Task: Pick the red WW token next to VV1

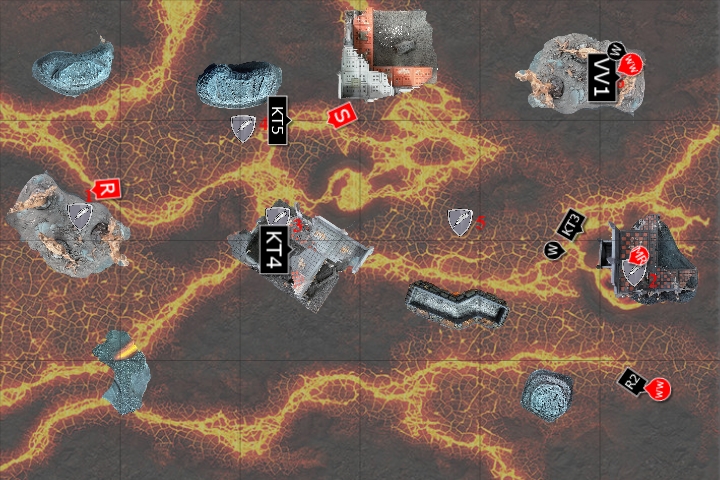Action: pos(631,65)
